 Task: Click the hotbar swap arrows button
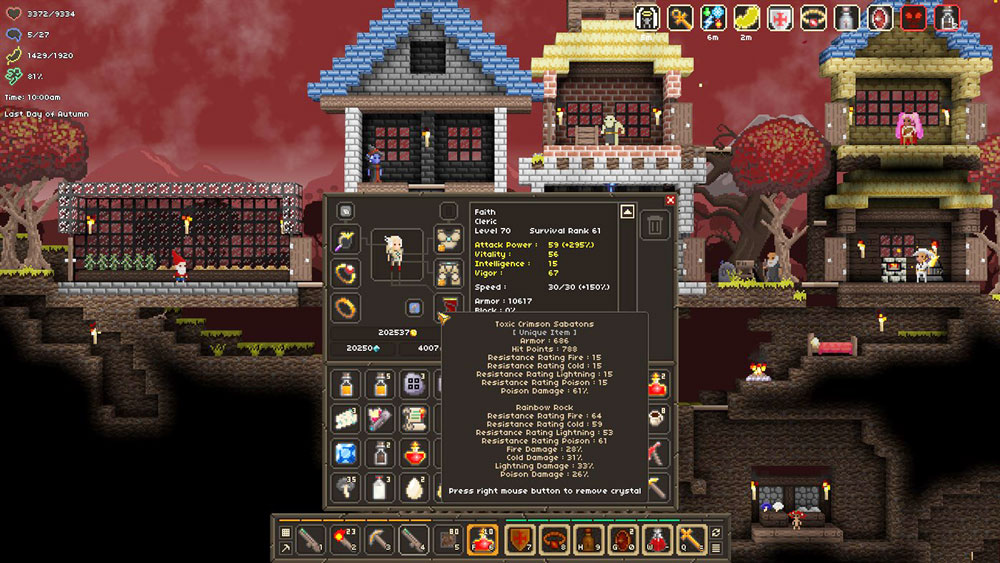point(716,532)
